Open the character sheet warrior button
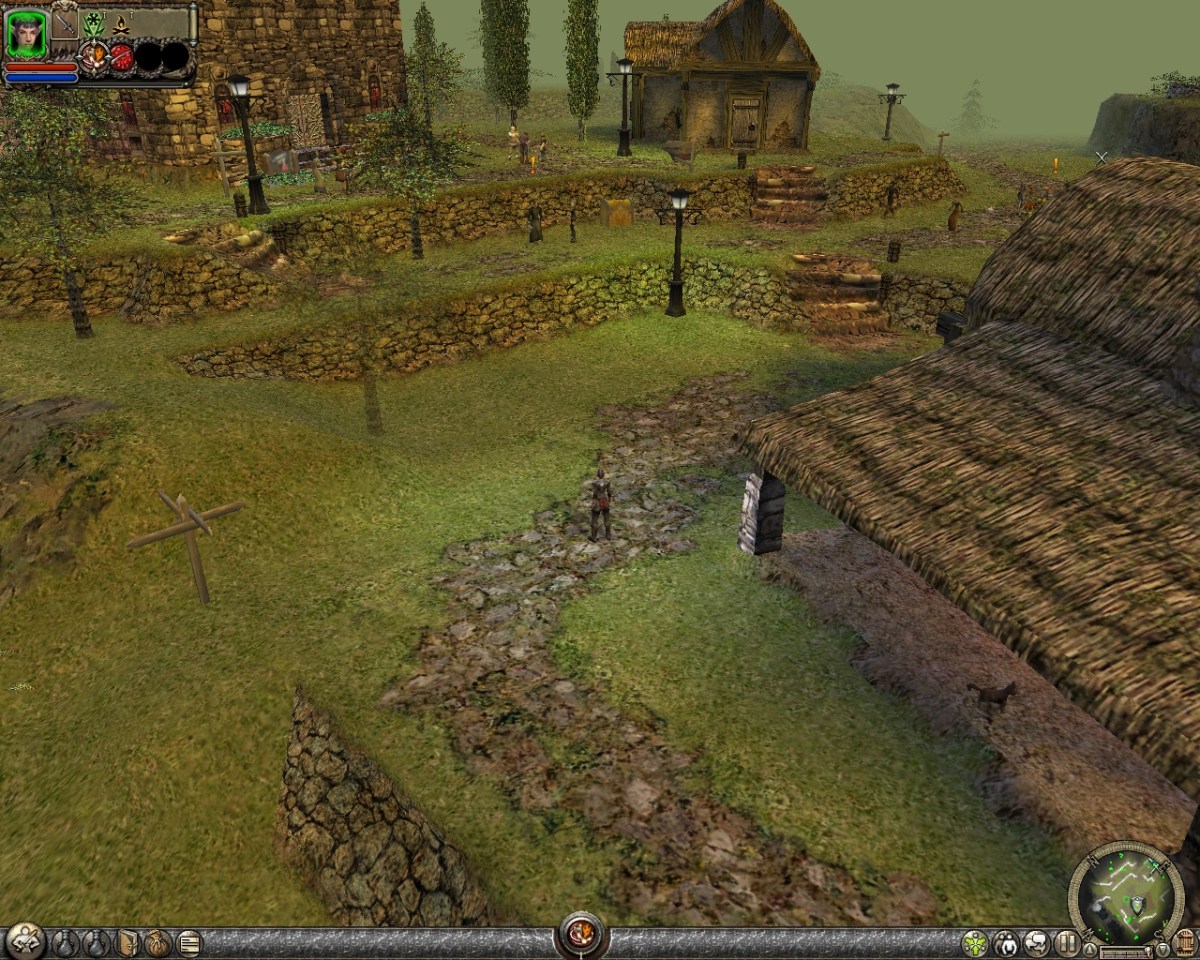 [24, 941]
